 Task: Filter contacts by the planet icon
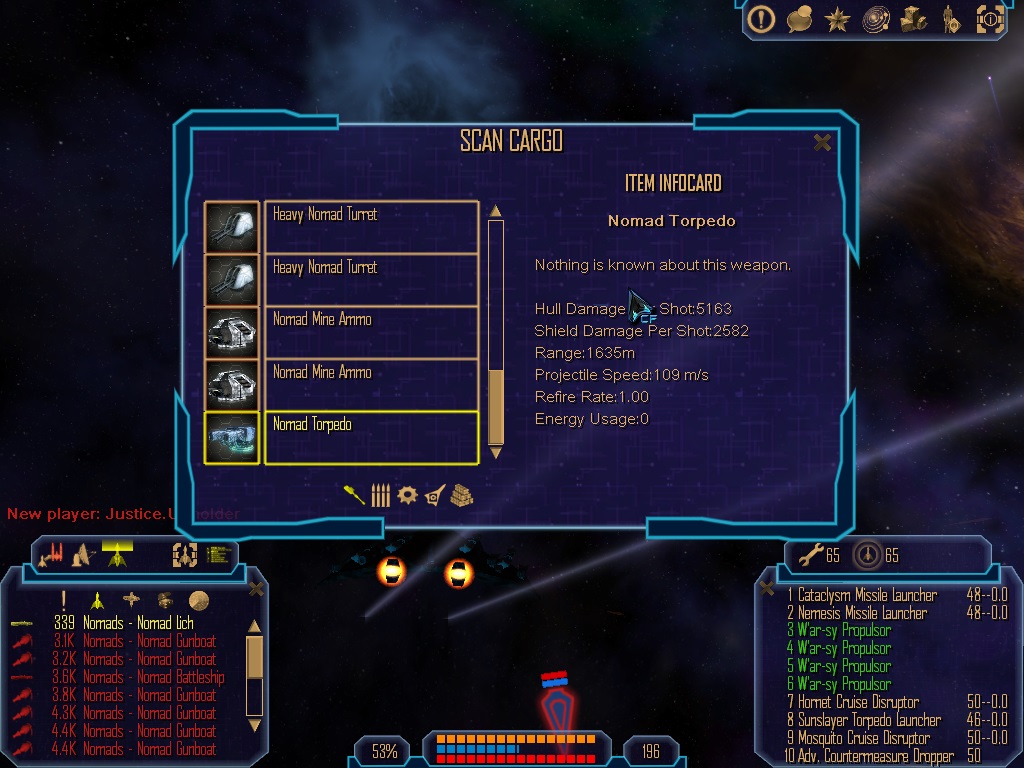click(x=199, y=600)
